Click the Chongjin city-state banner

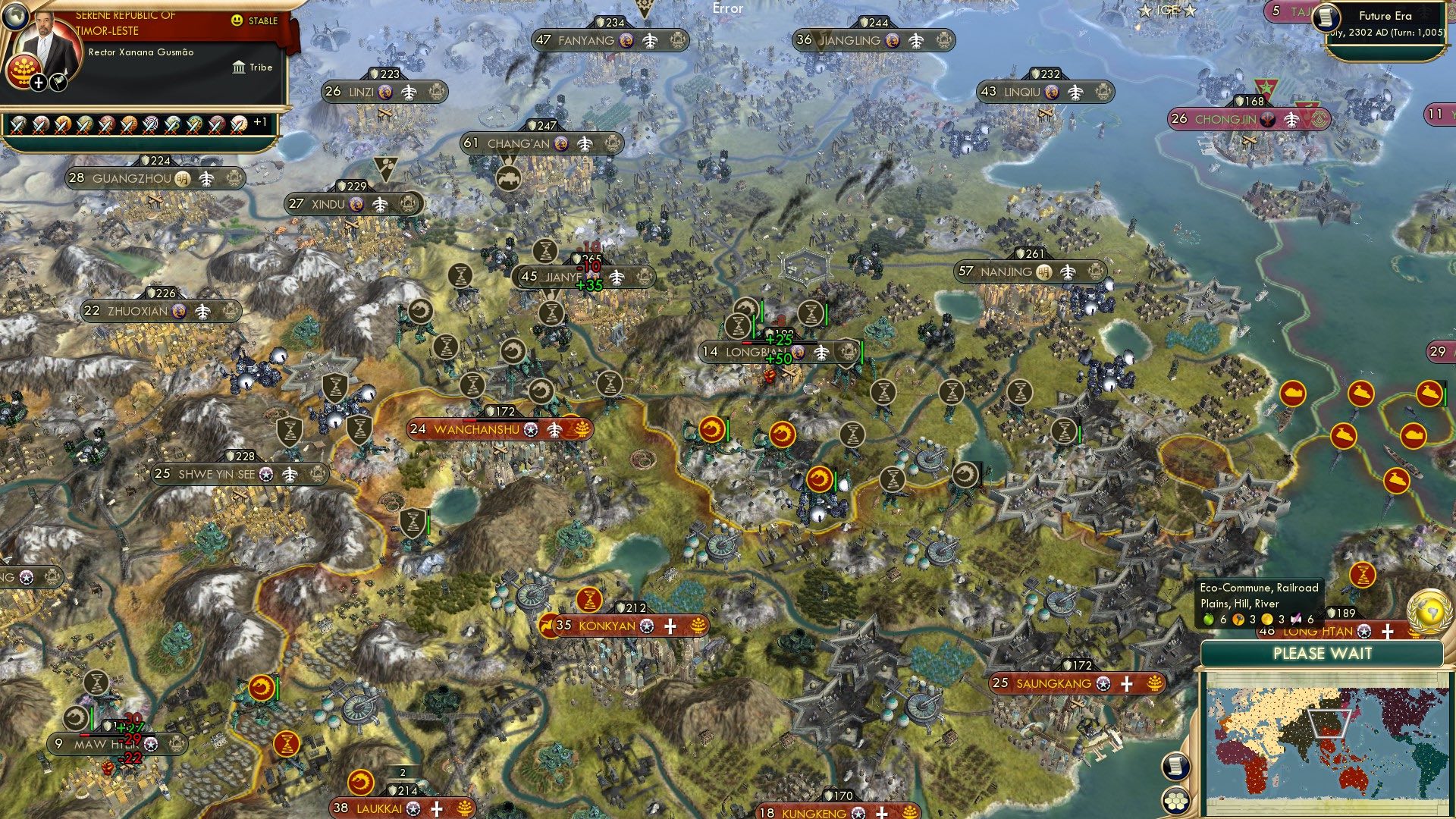coord(1224,118)
